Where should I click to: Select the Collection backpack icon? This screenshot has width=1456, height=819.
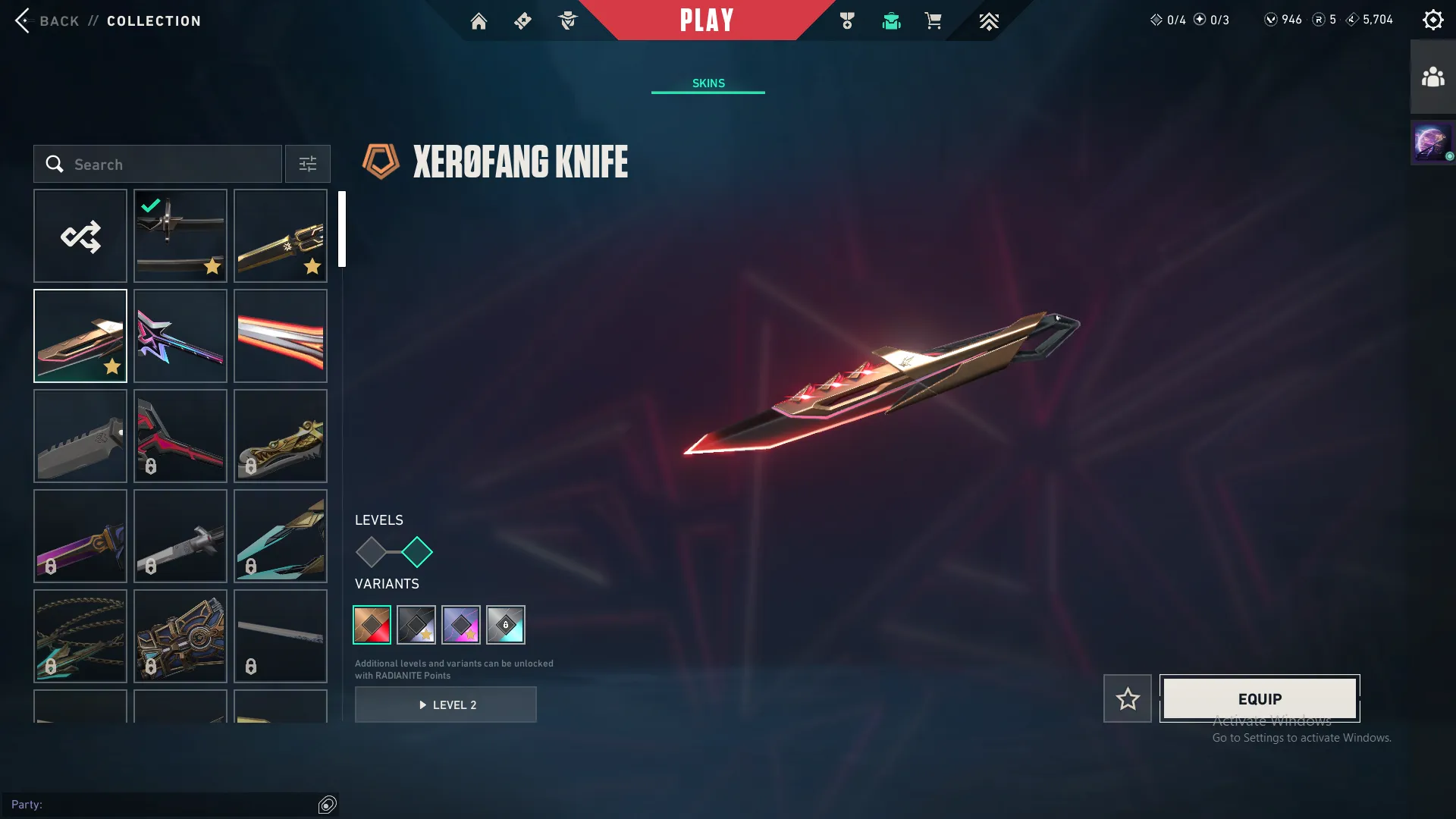pos(891,20)
